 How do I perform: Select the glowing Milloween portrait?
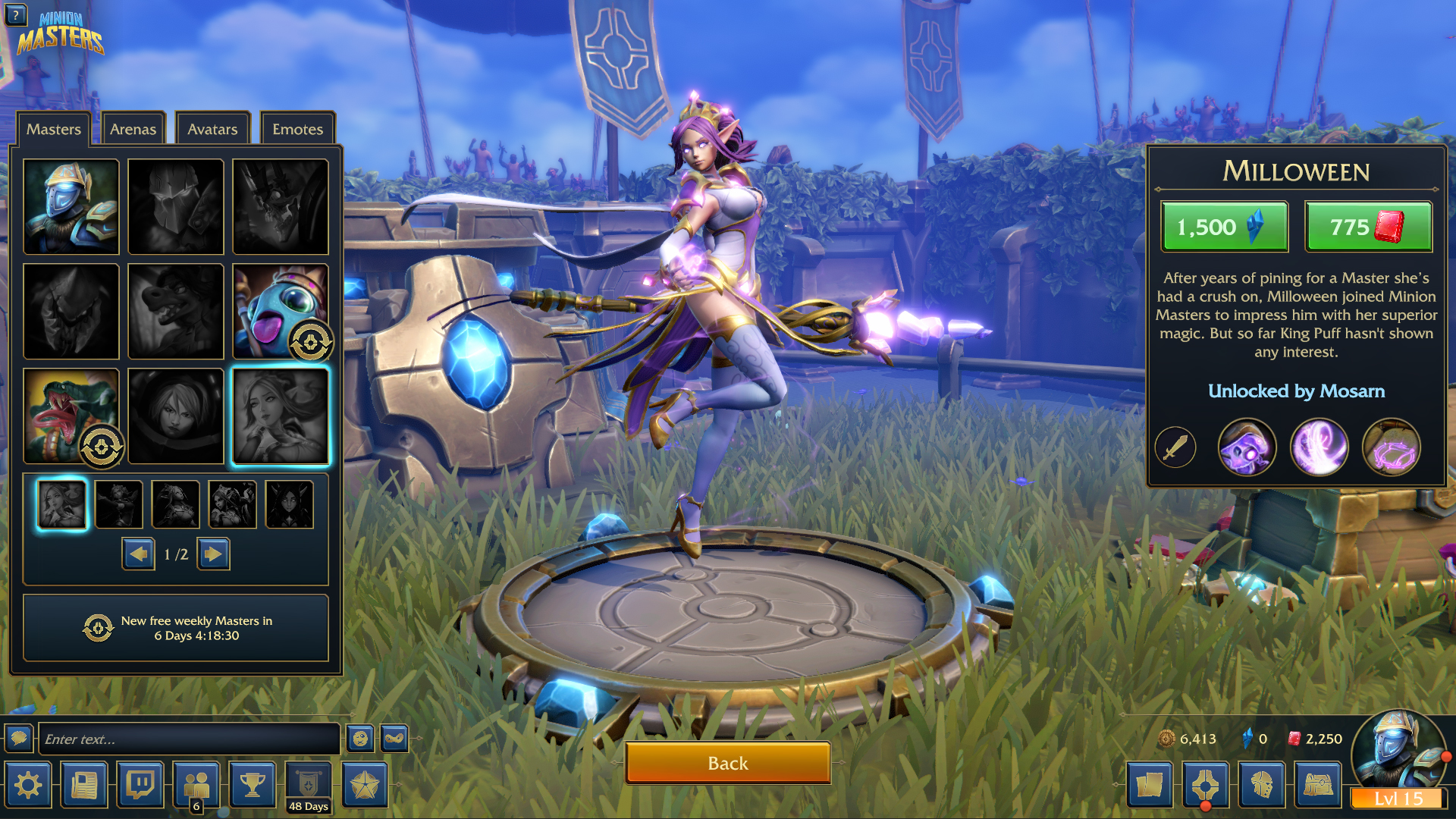tap(280, 416)
